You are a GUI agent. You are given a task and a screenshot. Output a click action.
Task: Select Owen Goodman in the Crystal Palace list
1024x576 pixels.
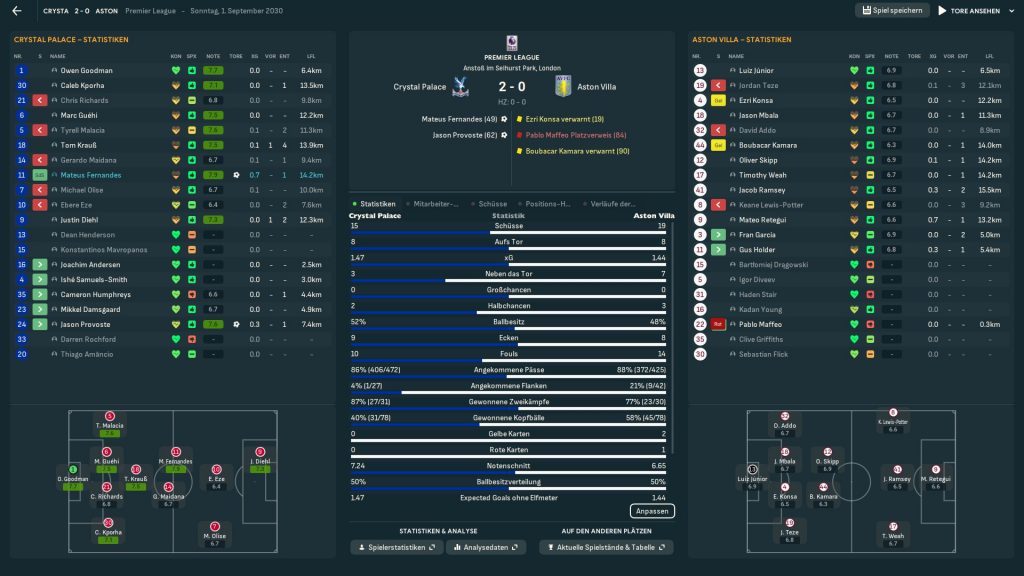(86, 71)
